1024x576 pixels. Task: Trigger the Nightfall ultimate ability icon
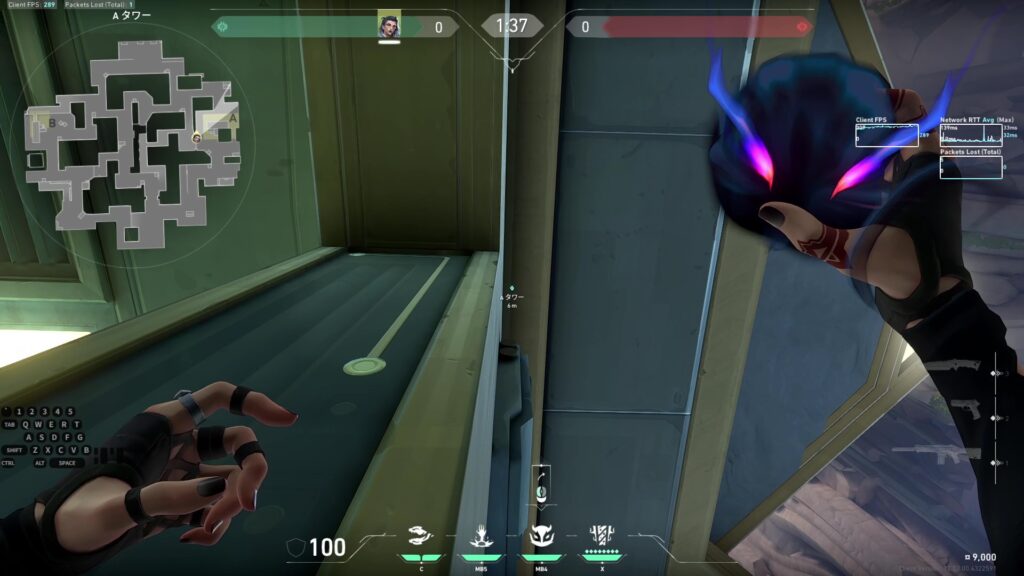[x=601, y=535]
